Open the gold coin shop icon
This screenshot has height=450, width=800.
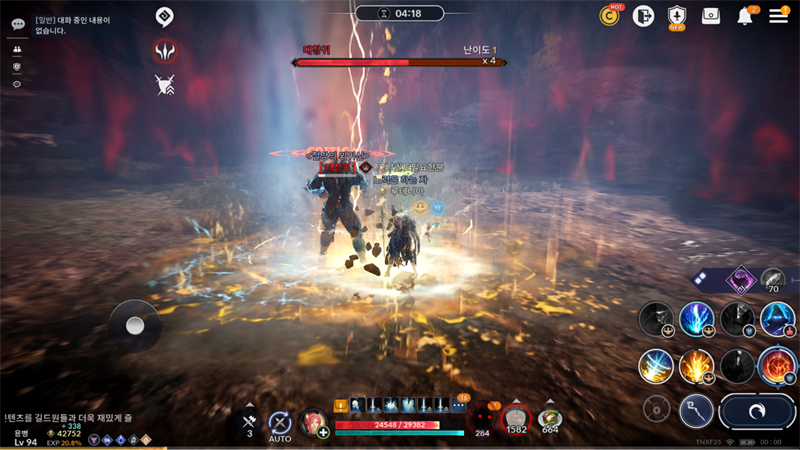click(x=609, y=15)
